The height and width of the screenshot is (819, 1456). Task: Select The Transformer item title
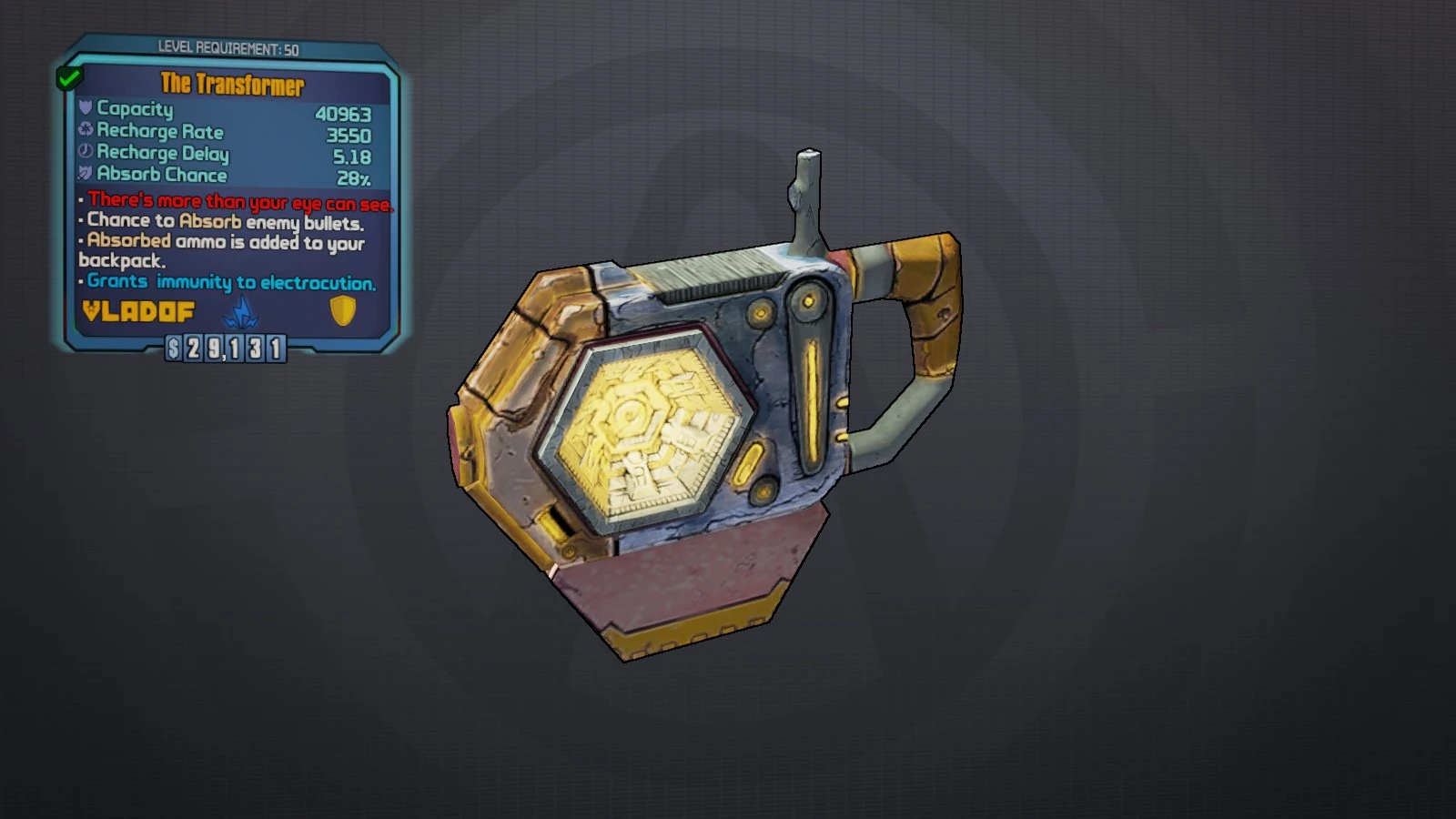(230, 84)
